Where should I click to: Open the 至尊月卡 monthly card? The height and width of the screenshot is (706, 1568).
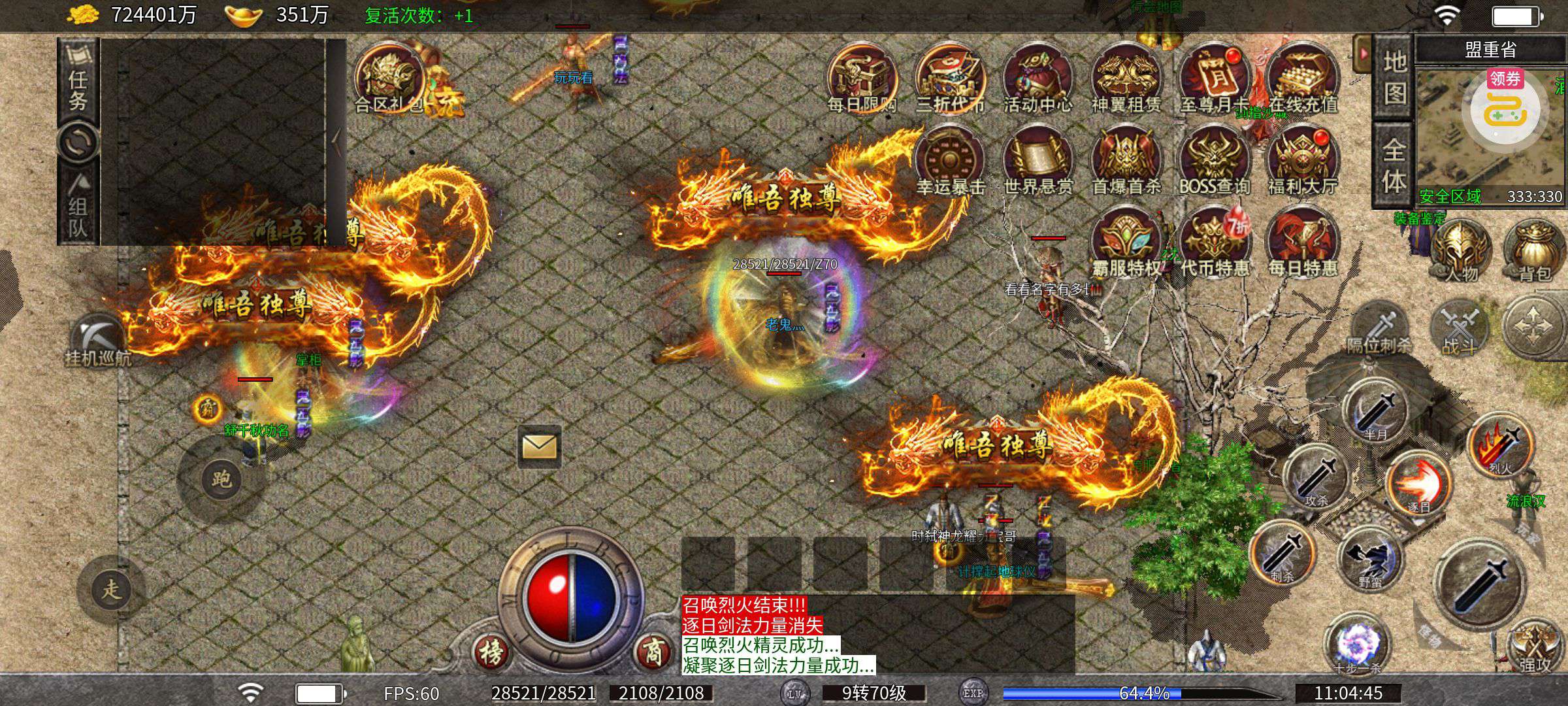point(1214,78)
